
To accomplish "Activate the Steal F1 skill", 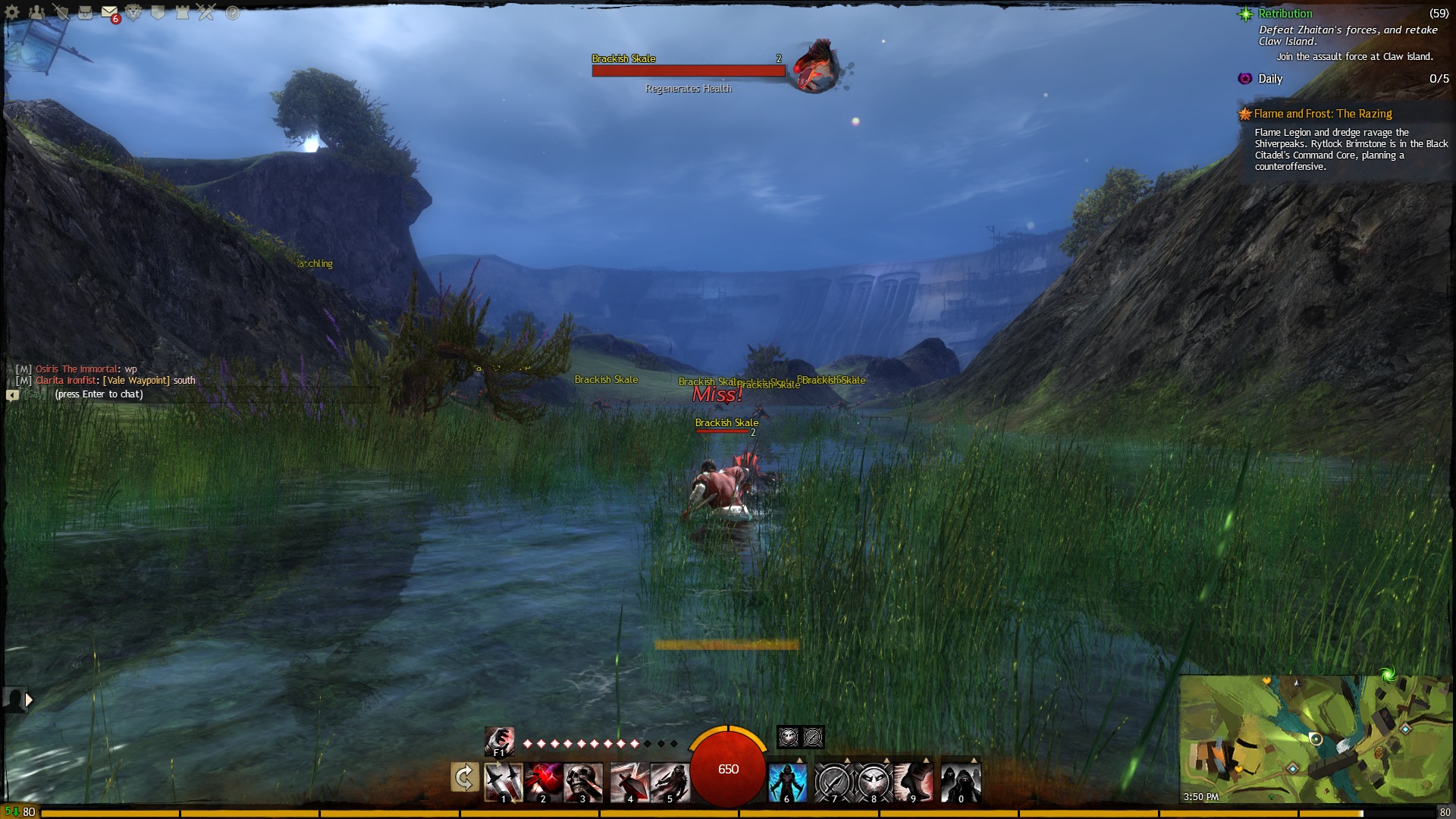I will [499, 741].
